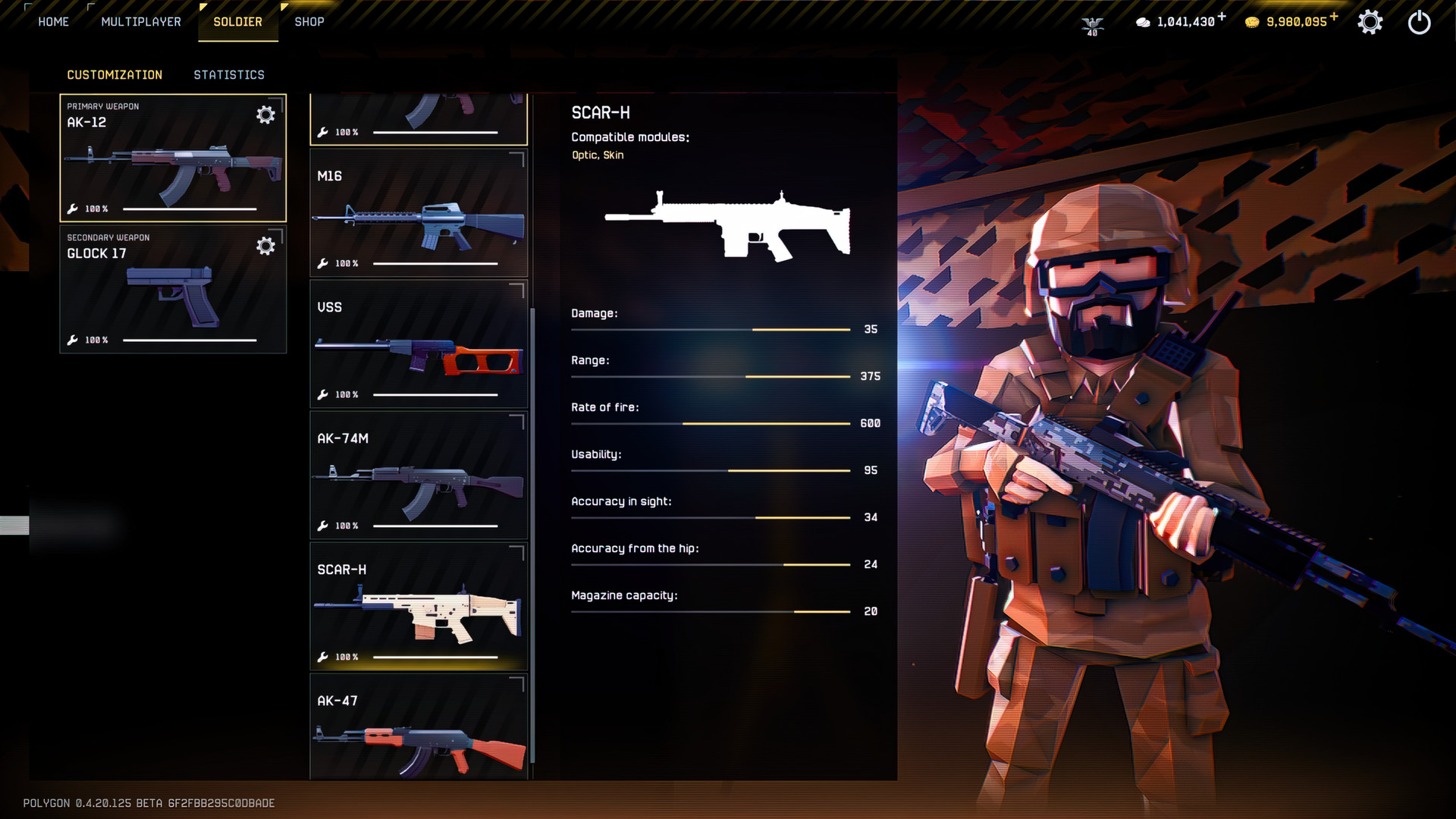This screenshot has height=819, width=1456.
Task: Click the silver currency icon
Action: (x=1144, y=22)
